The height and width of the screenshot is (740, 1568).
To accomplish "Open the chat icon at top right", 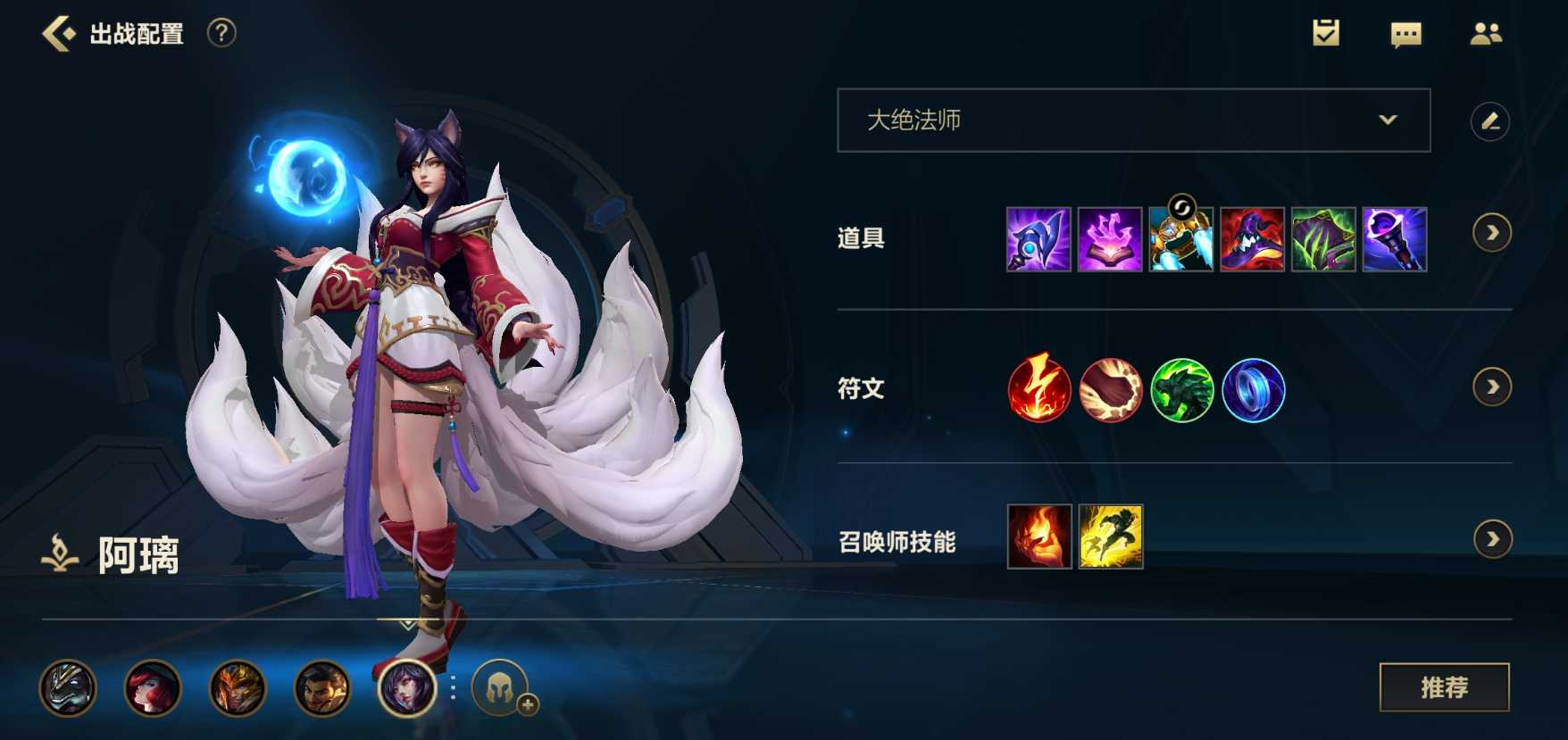I will point(1405,33).
